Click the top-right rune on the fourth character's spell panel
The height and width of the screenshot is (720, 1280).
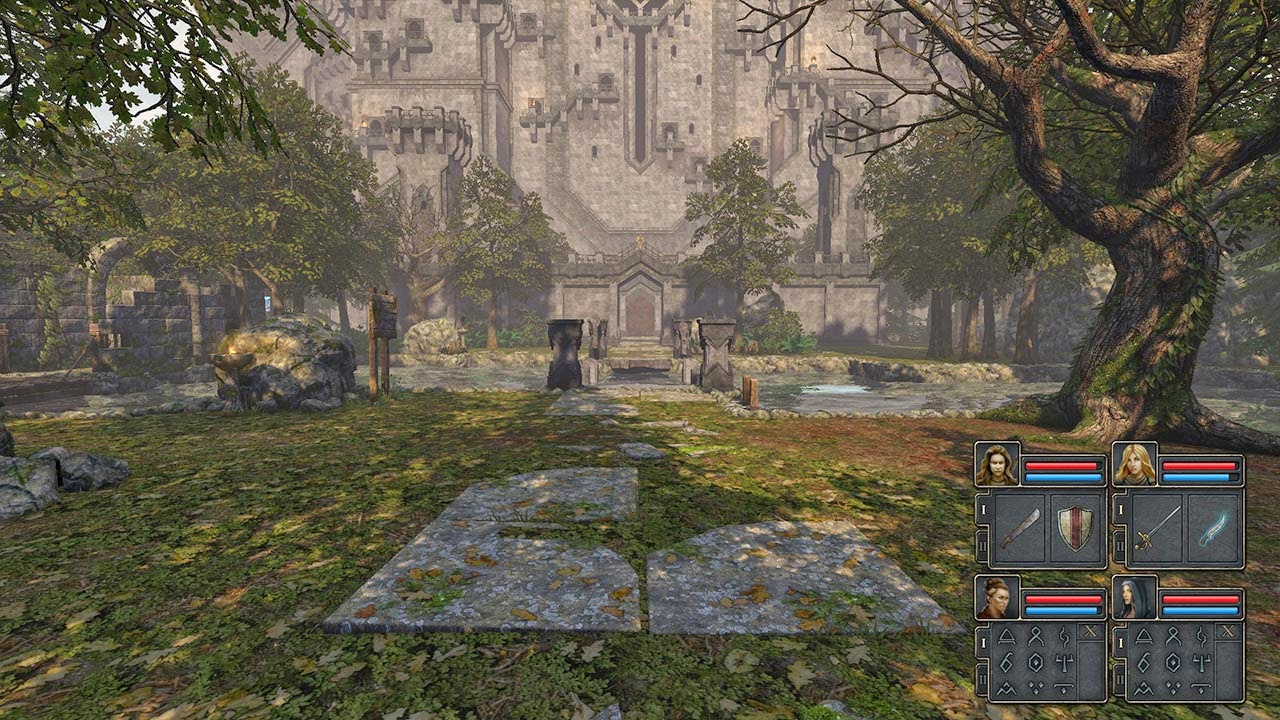click(x=1200, y=638)
